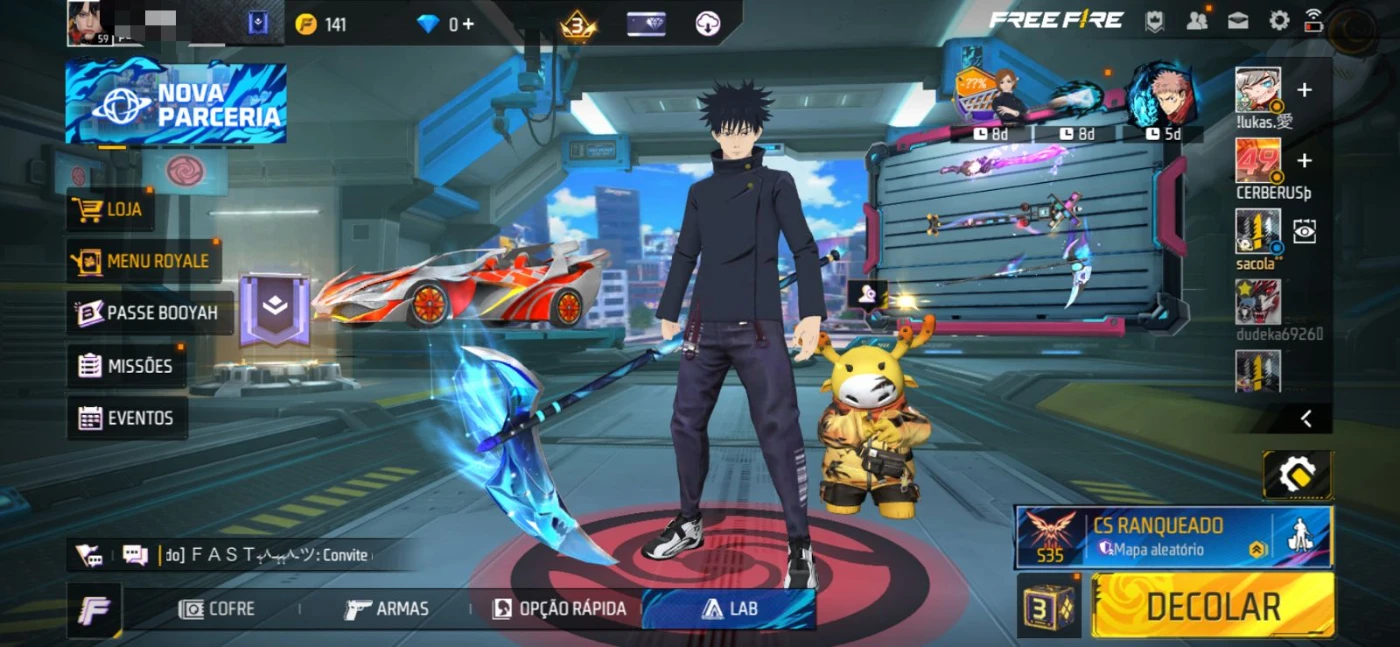
Task: Start the match with DECOLAR
Action: [1212, 606]
